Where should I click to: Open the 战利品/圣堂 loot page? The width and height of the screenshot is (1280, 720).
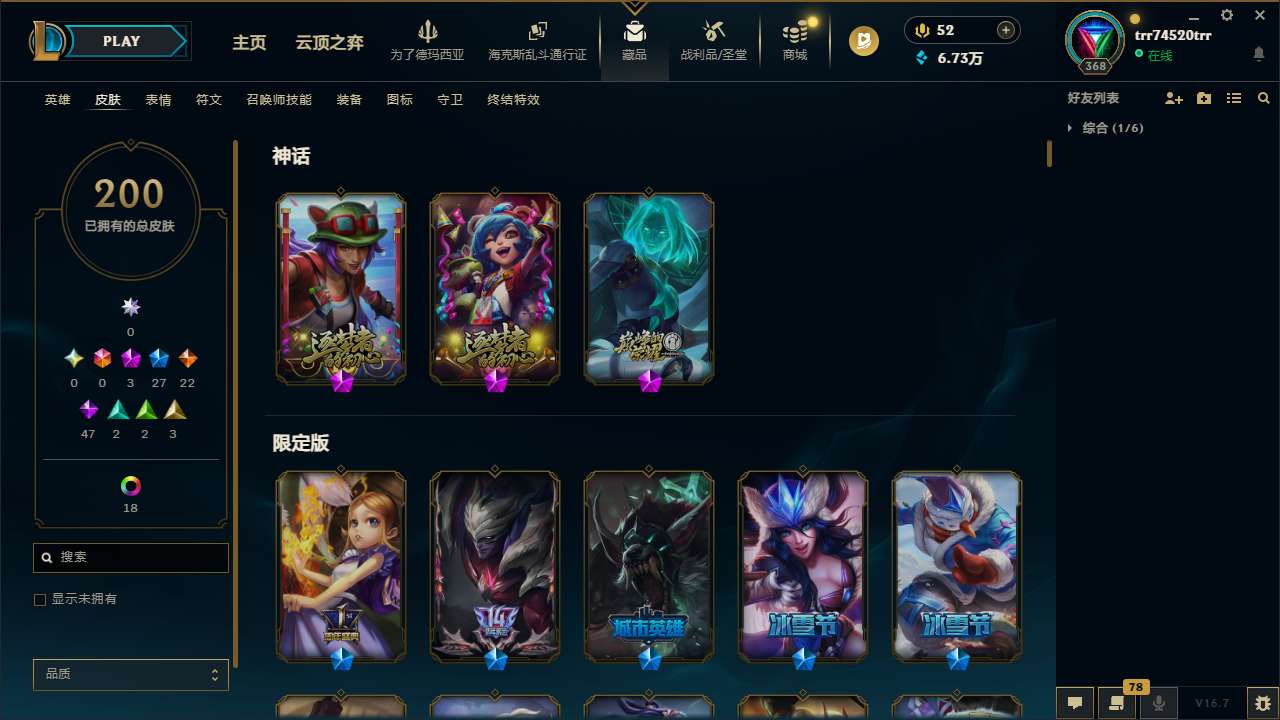tap(713, 41)
